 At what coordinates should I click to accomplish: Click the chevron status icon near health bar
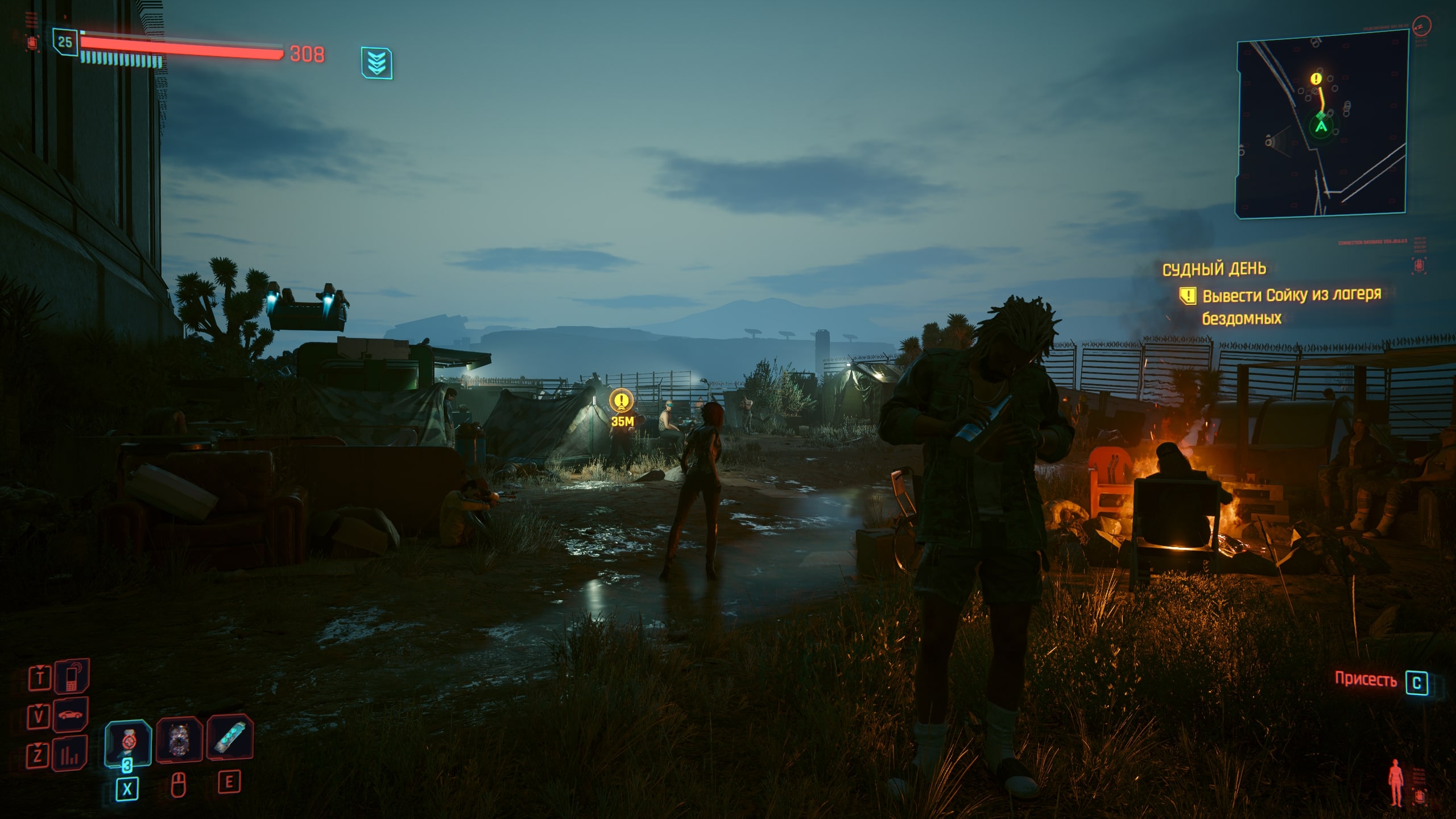(376, 63)
